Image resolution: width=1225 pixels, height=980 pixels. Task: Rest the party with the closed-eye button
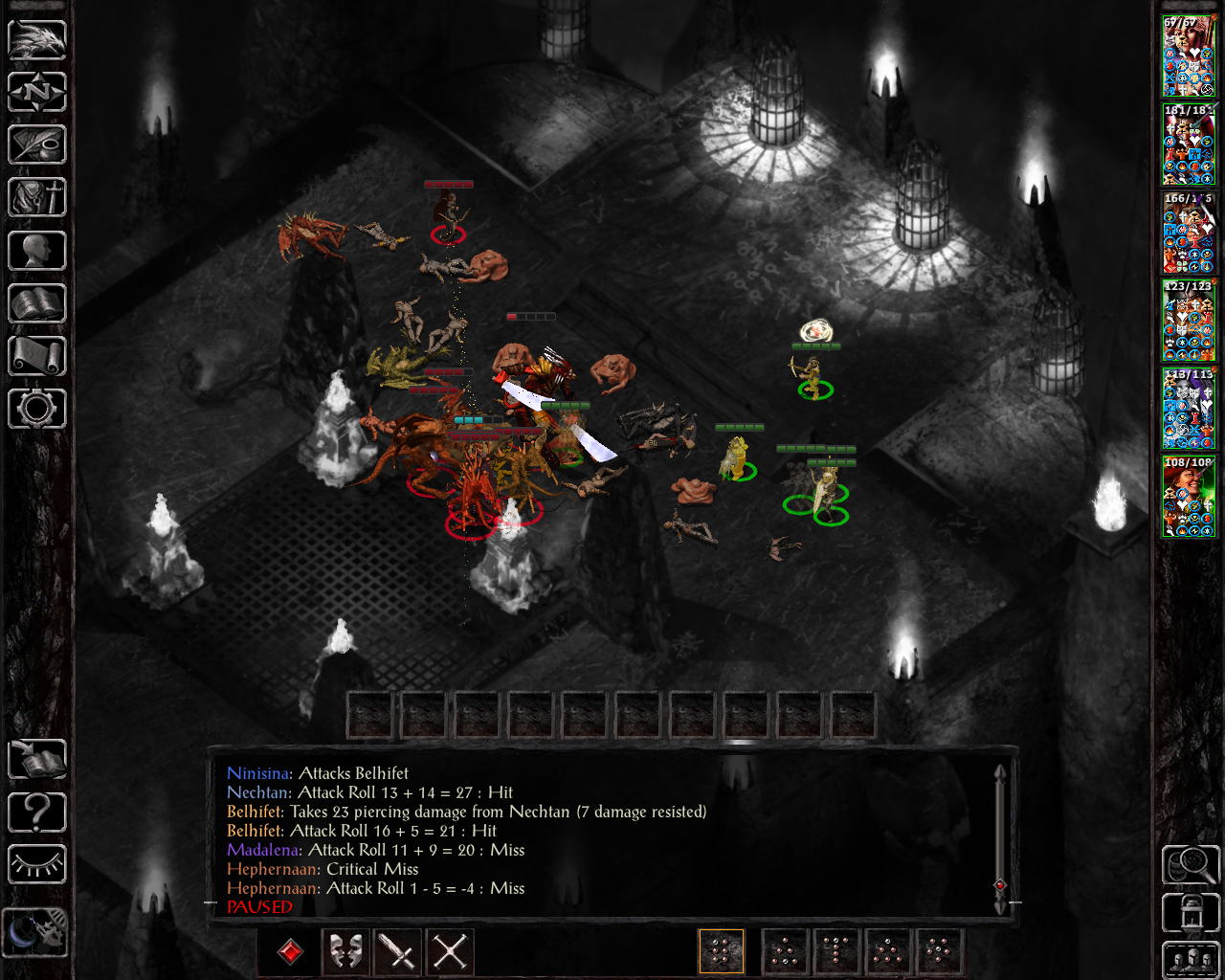point(37,864)
